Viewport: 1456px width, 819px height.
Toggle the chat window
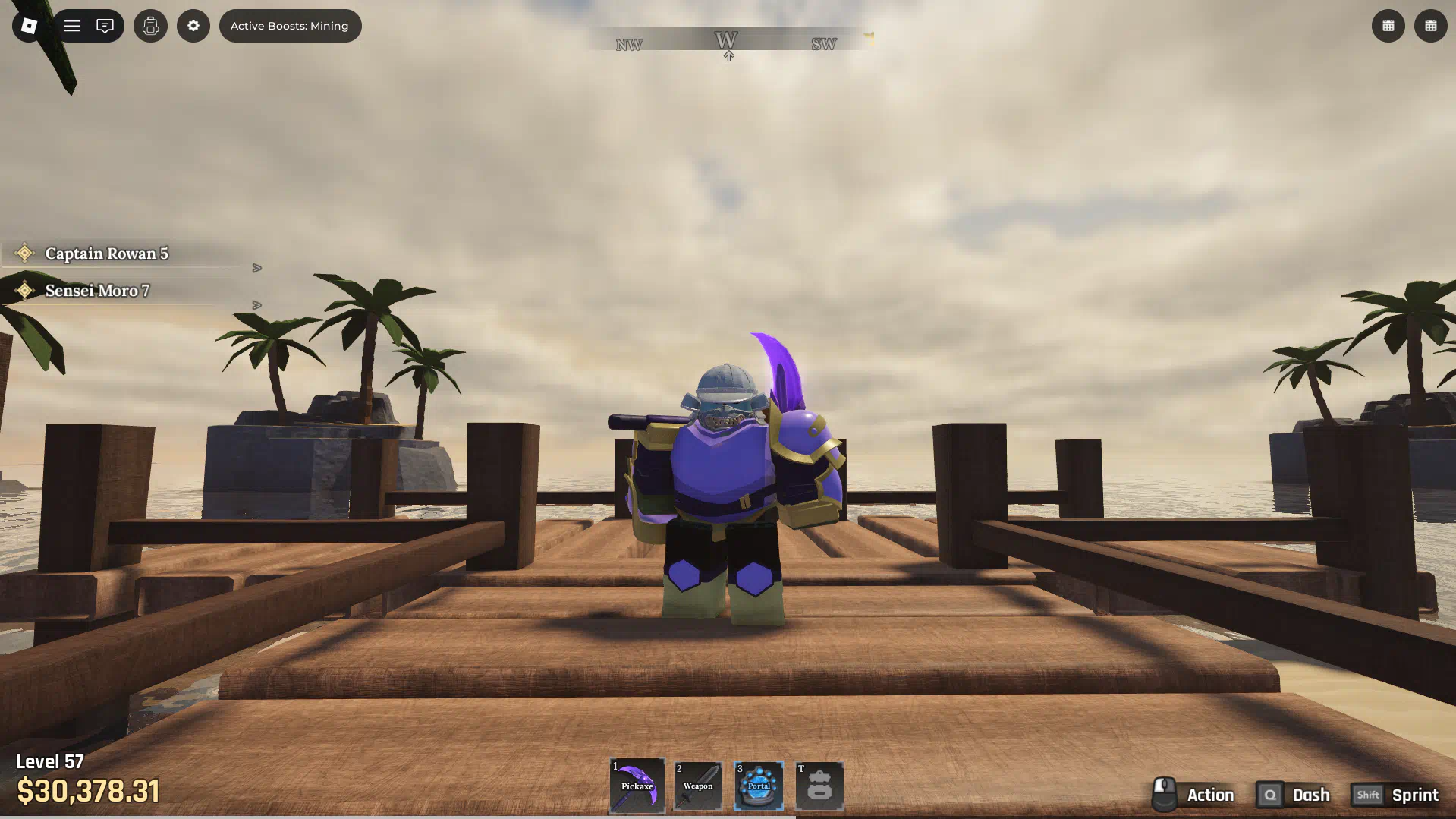[105, 26]
